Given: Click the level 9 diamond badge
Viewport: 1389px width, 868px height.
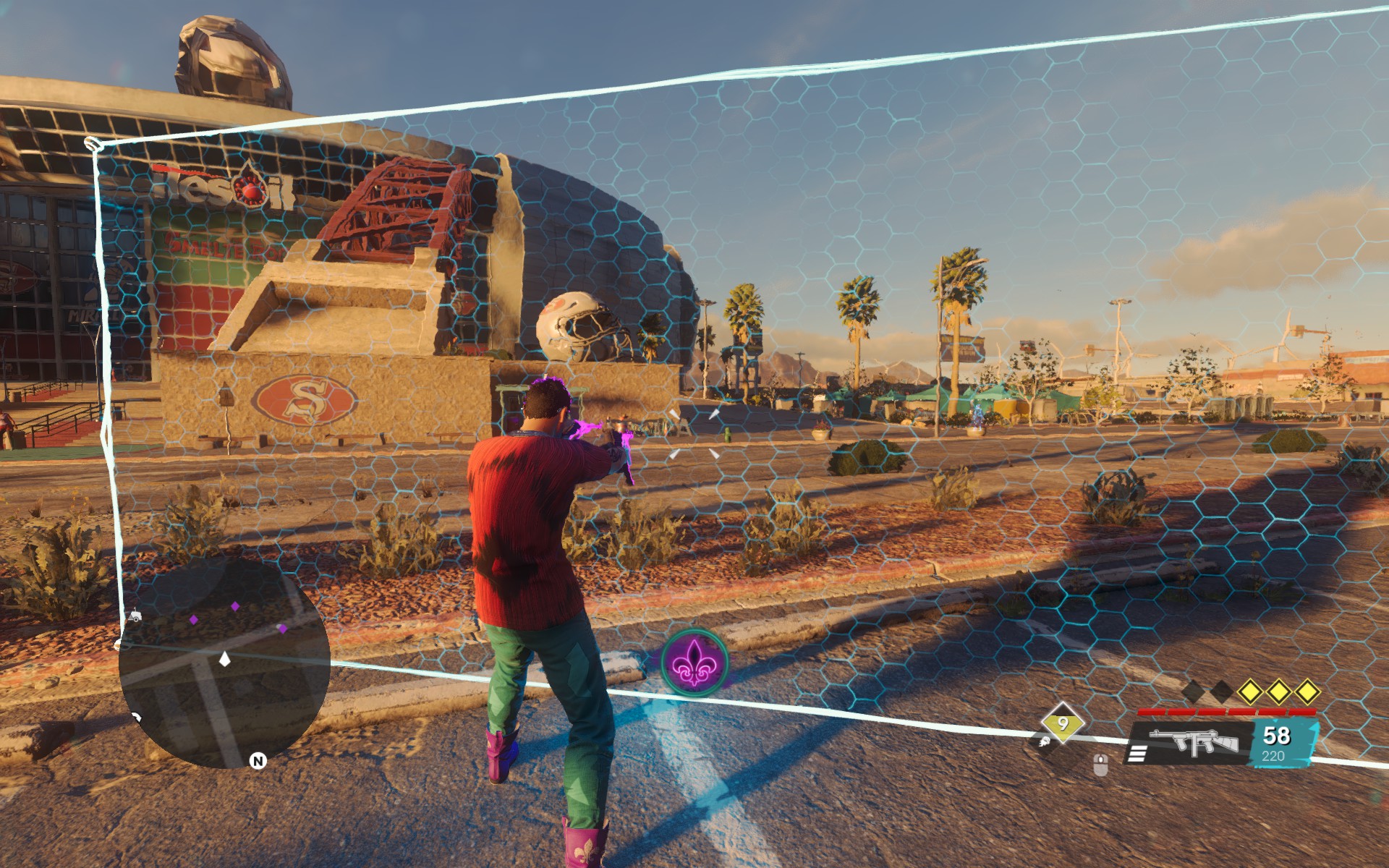Looking at the screenshot, I should point(1063,723).
